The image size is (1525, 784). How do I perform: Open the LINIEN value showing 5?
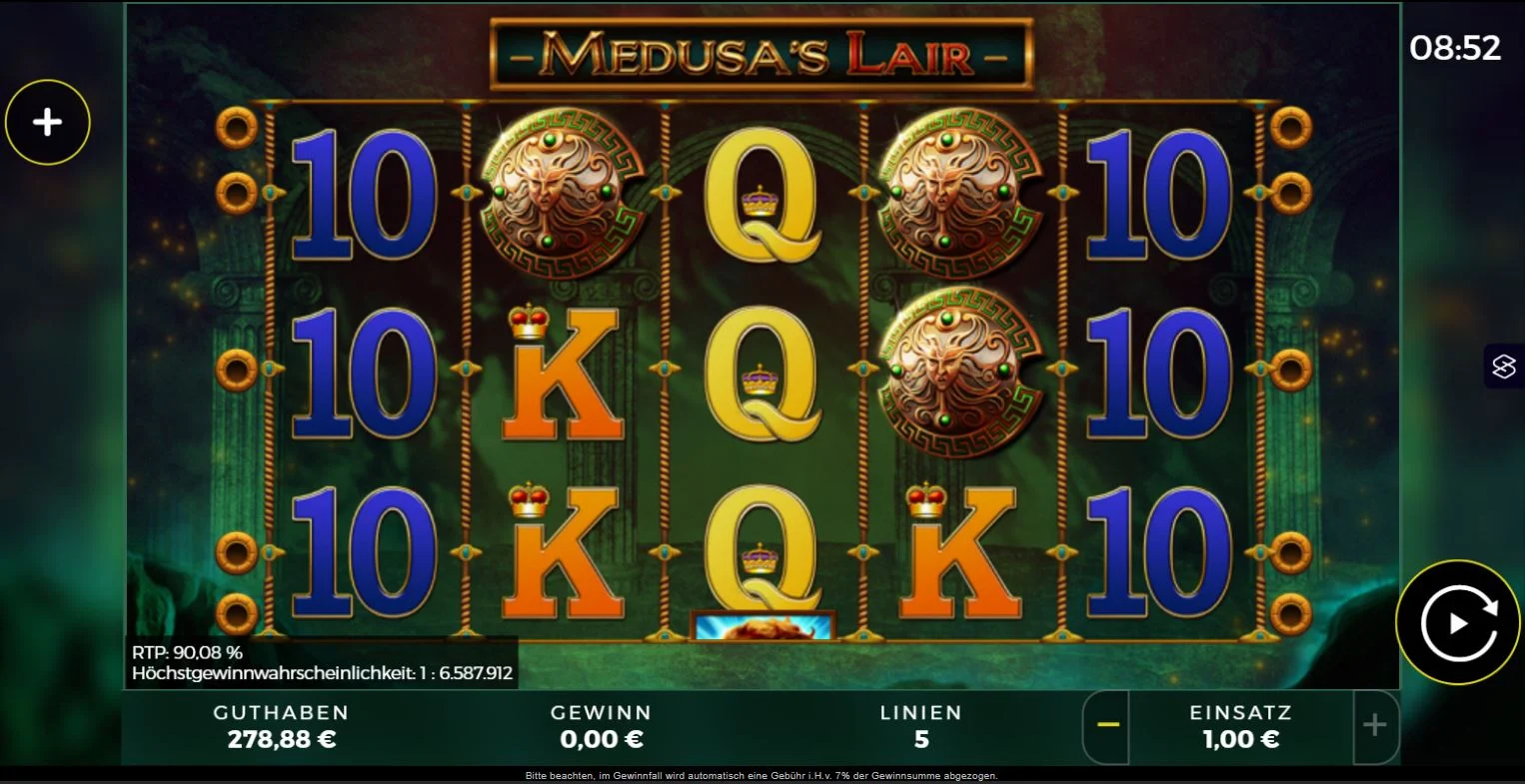point(921,739)
